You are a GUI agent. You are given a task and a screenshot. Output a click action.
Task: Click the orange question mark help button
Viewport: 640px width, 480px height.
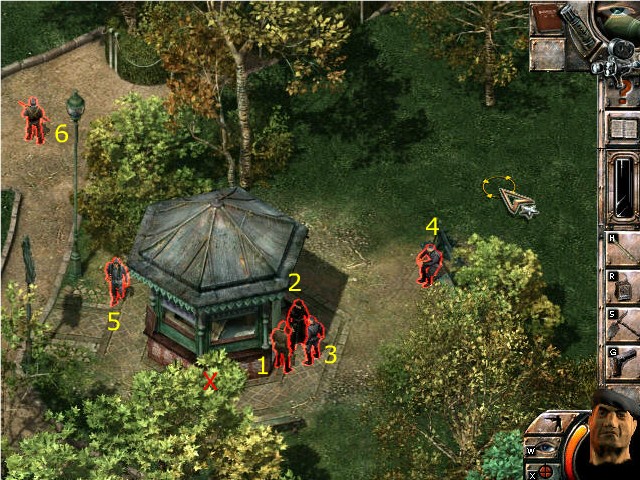(625, 90)
